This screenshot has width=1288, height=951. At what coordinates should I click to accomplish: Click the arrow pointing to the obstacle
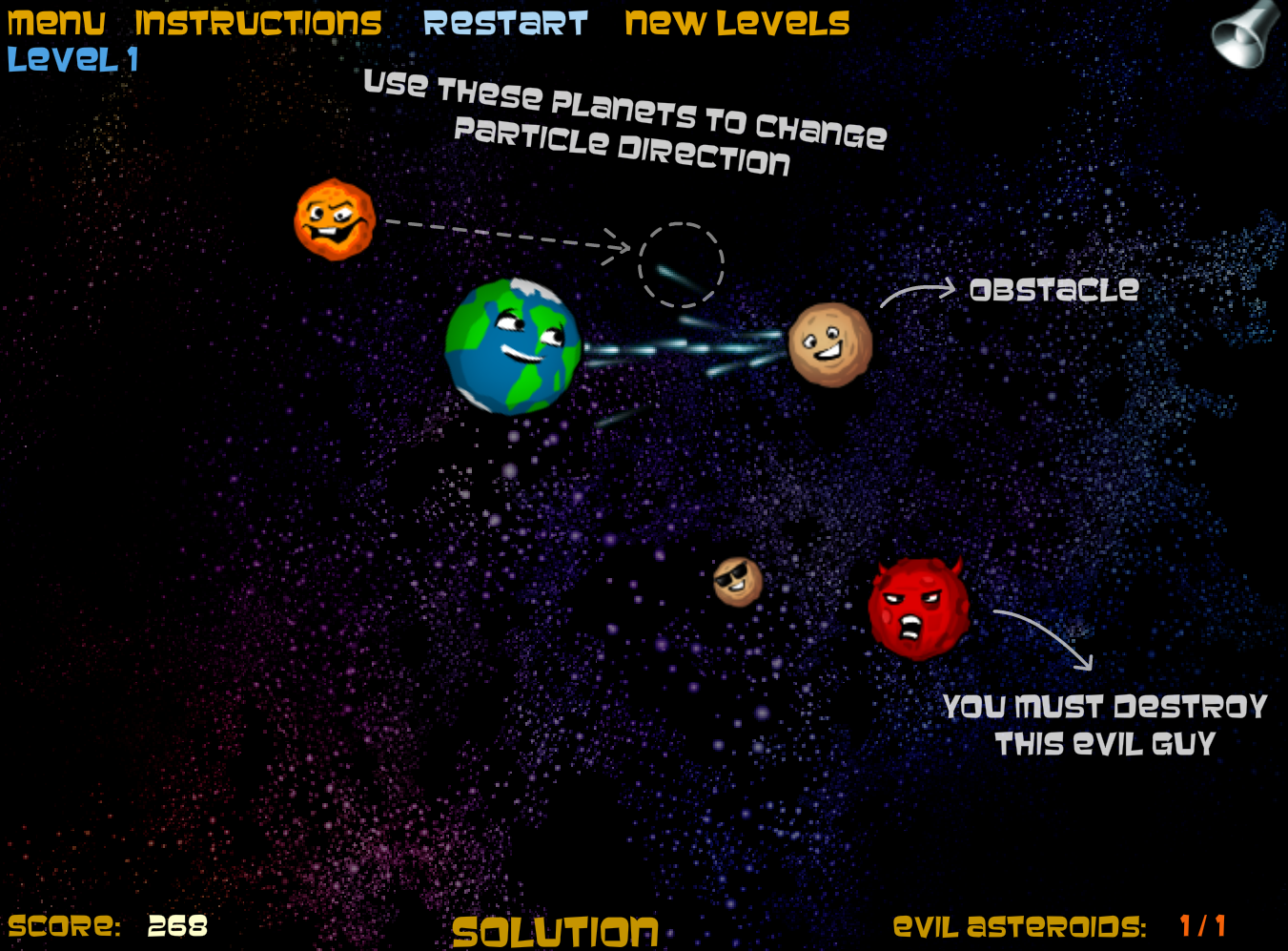[x=915, y=291]
